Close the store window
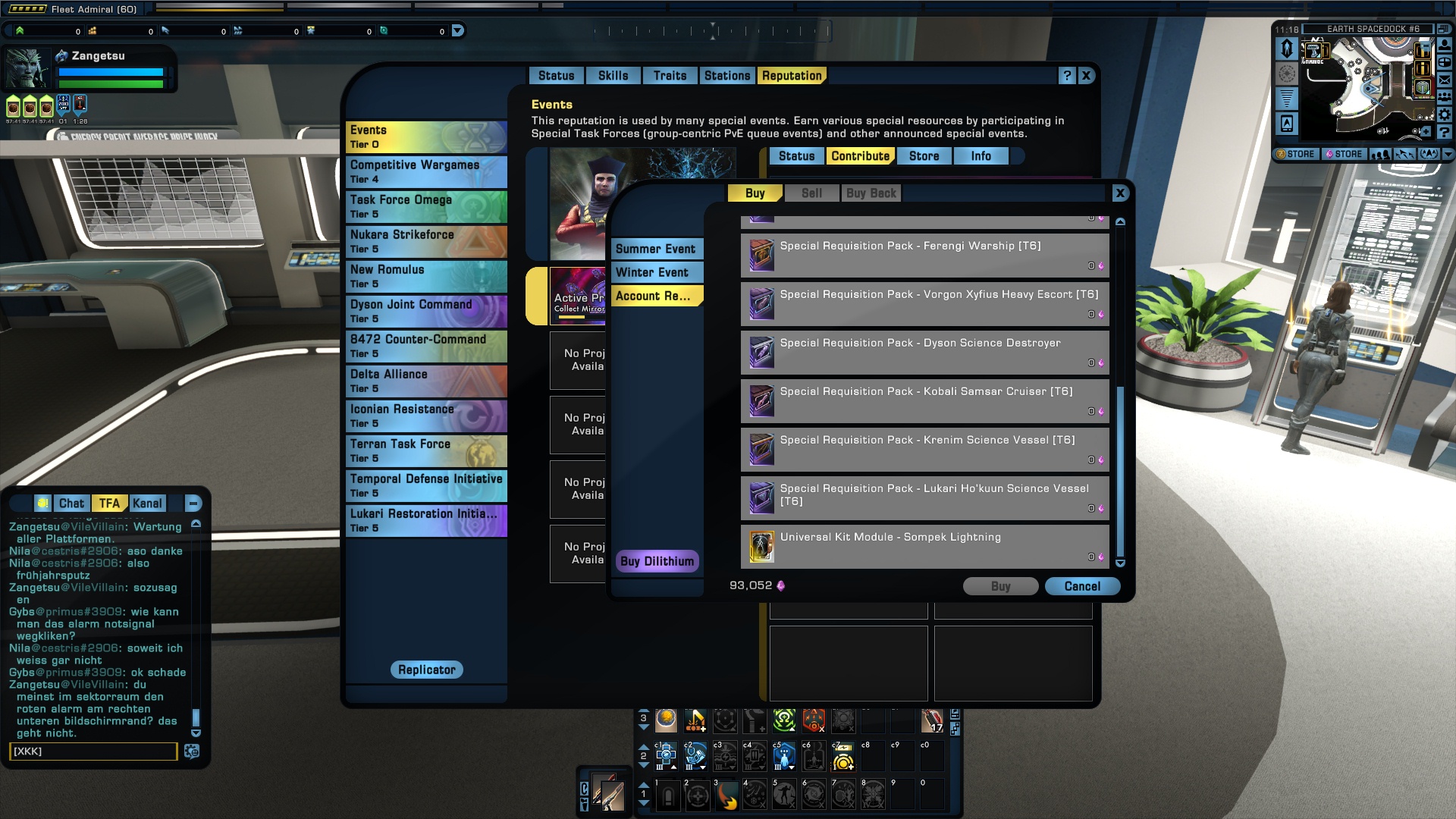1456x819 pixels. coord(1120,193)
